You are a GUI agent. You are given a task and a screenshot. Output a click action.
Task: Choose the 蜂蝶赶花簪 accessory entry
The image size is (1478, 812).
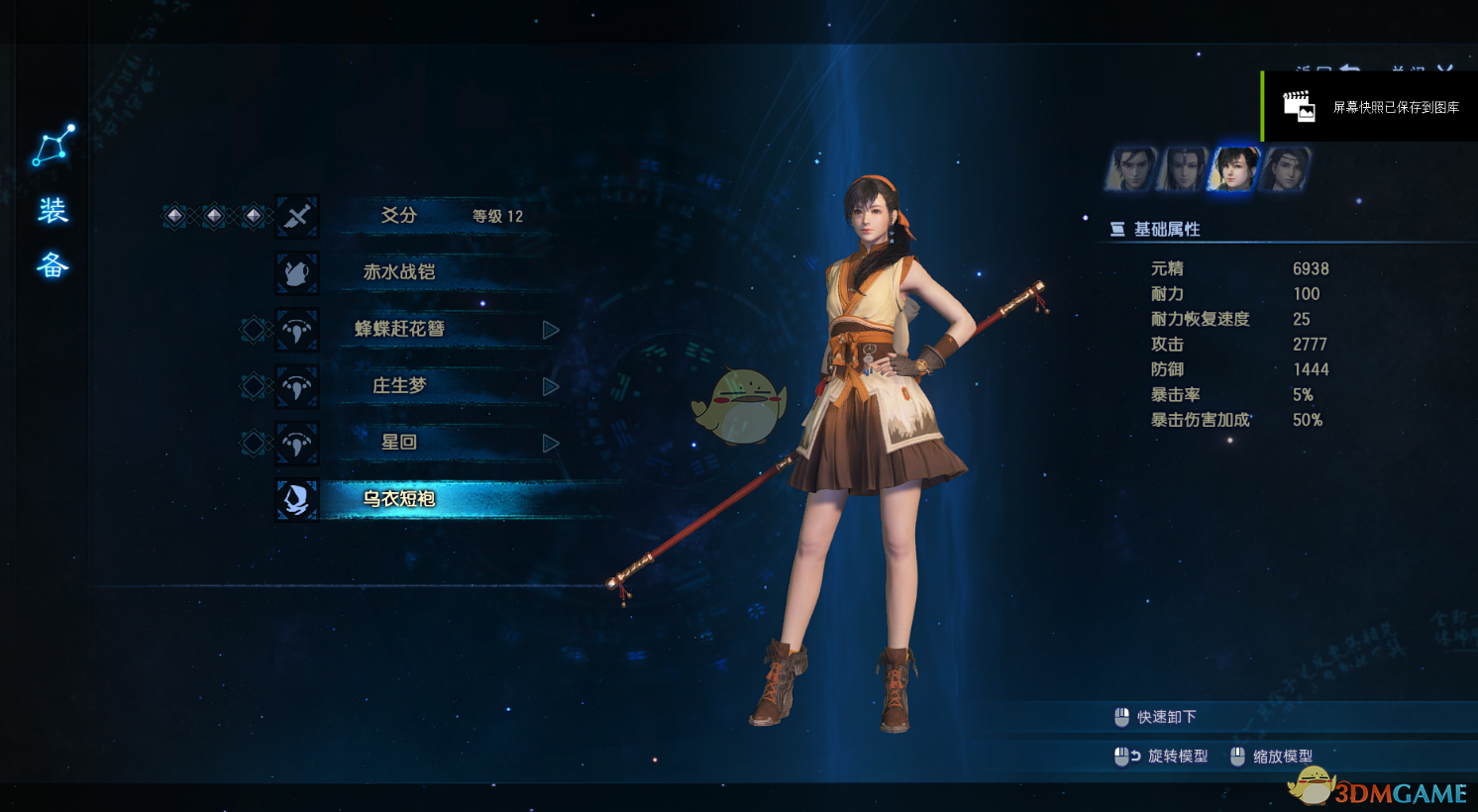(x=399, y=329)
